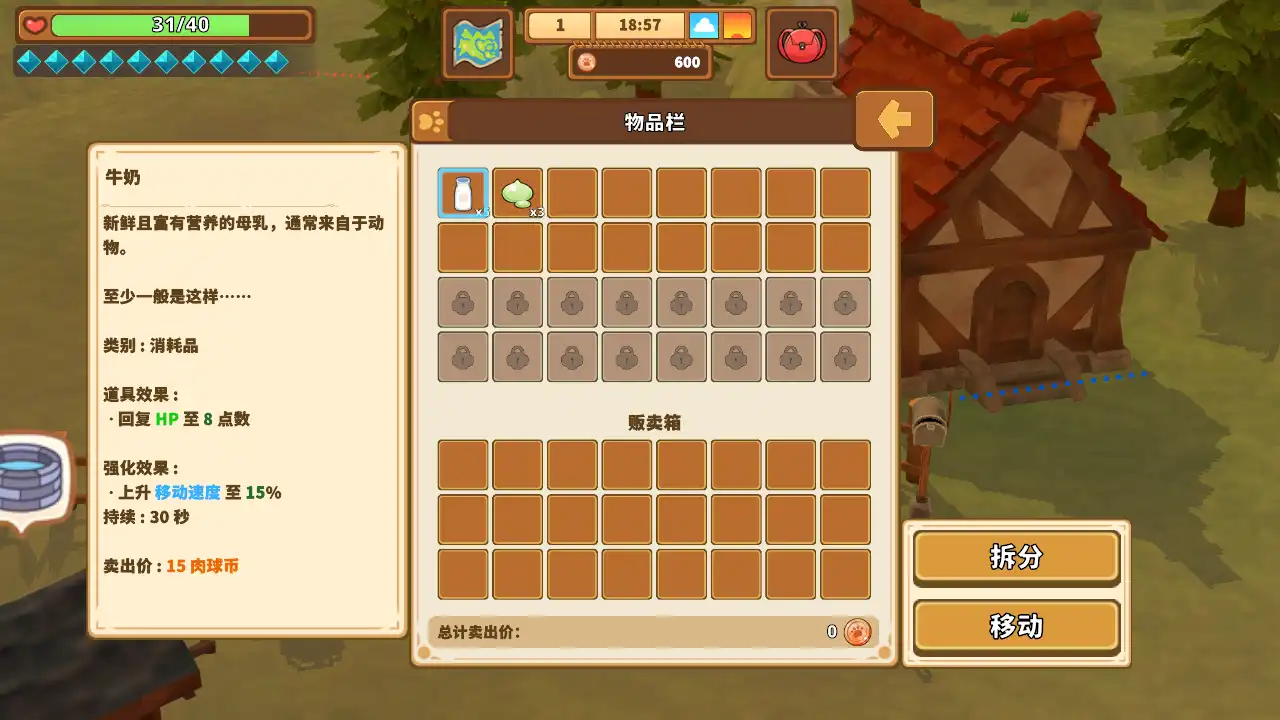Click the cloudy weather icon
This screenshot has width=1280, height=720.
point(706,24)
